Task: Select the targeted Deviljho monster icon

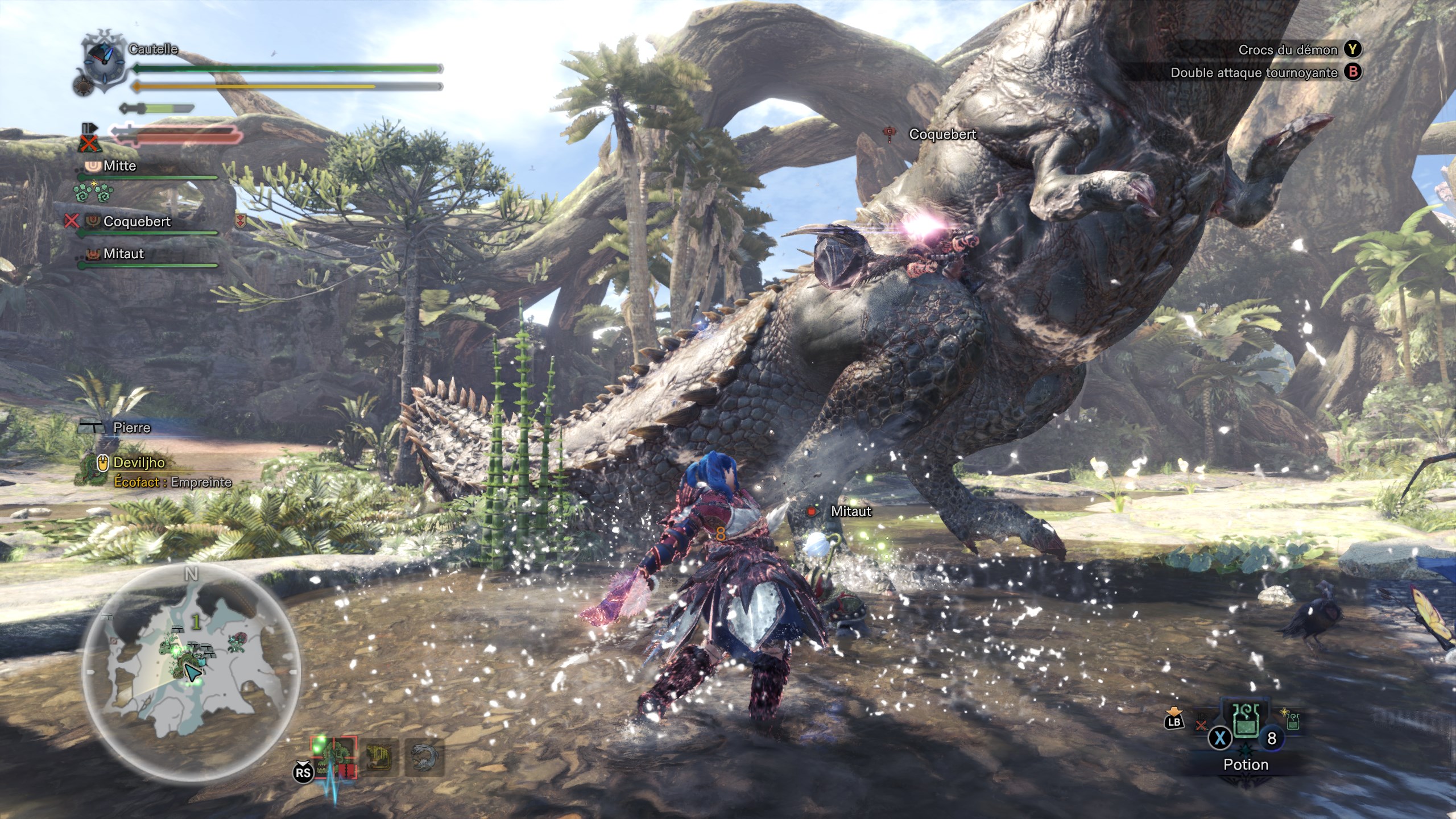Action: pyautogui.click(x=334, y=757)
